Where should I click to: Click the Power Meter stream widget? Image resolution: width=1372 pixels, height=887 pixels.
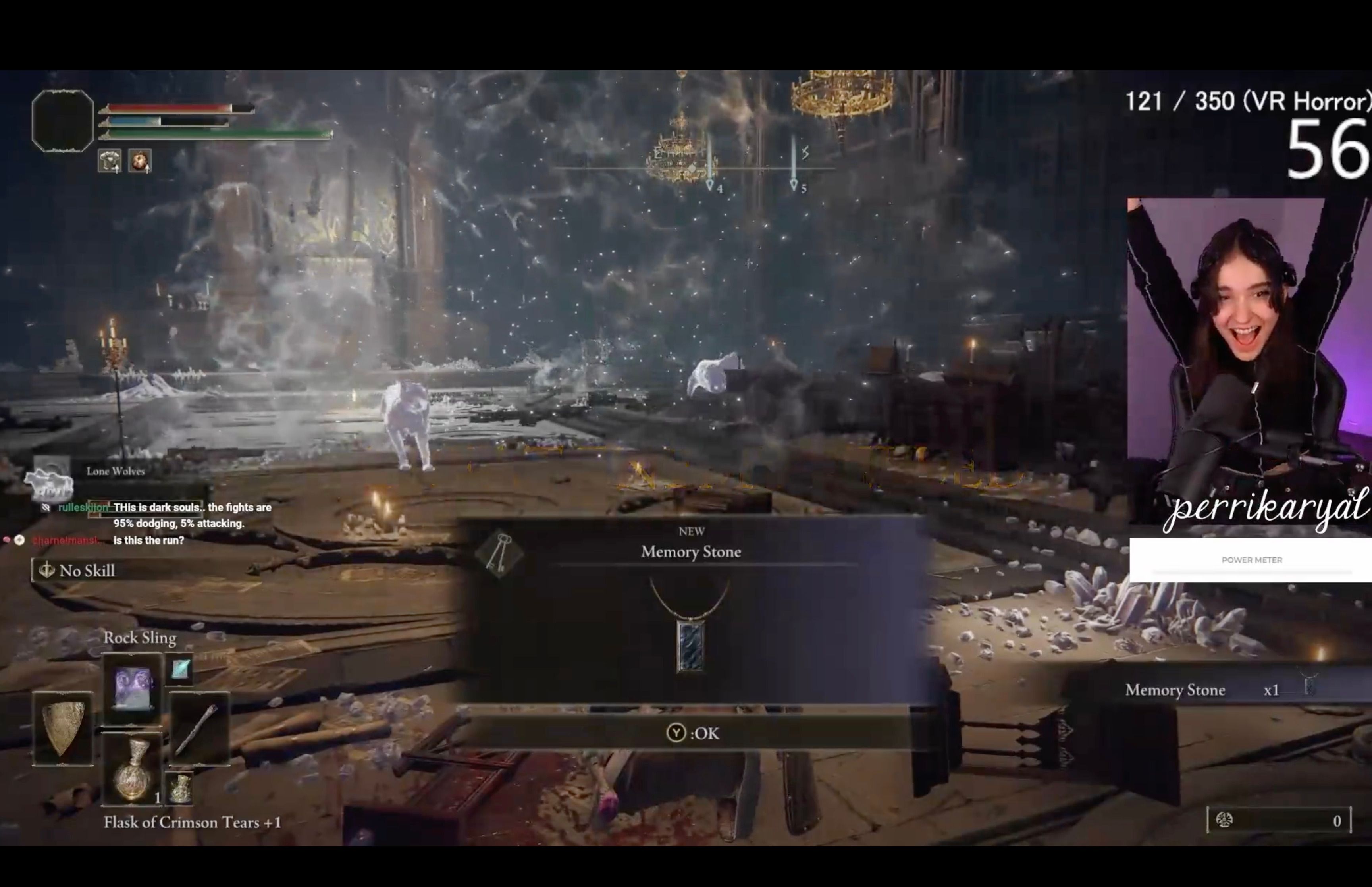tap(1251, 560)
